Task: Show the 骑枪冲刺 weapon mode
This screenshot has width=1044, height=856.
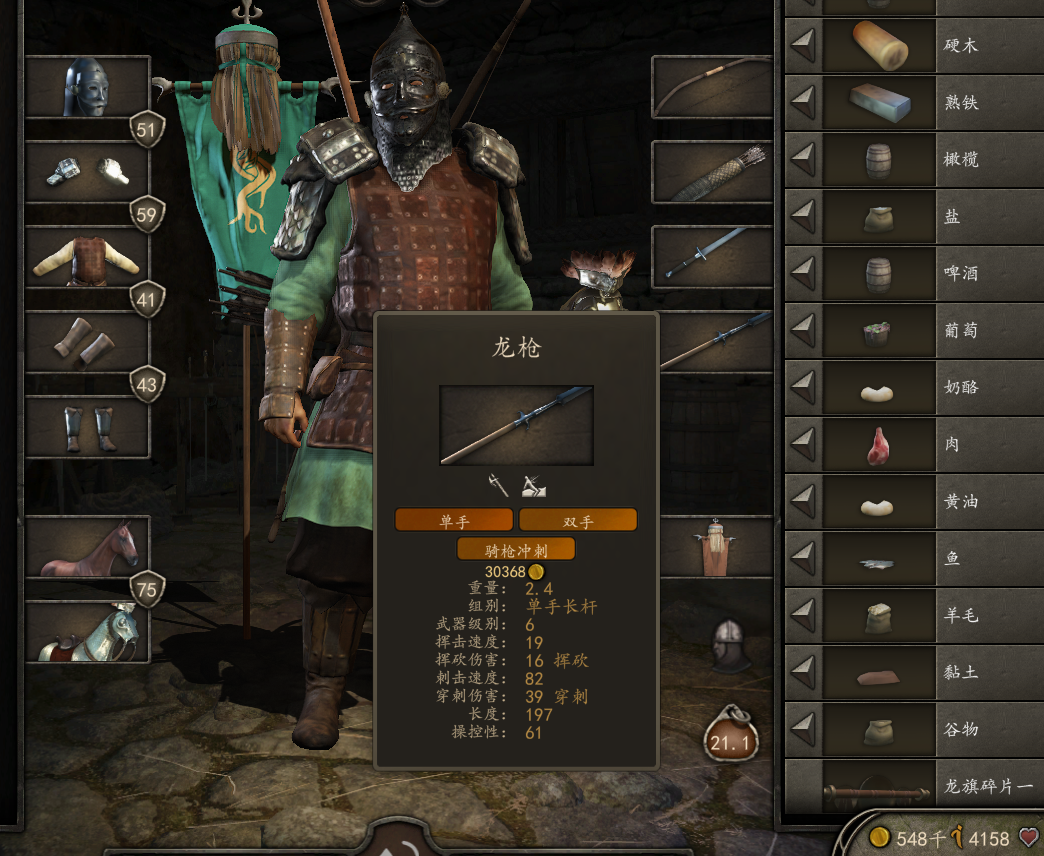Action: pos(516,549)
